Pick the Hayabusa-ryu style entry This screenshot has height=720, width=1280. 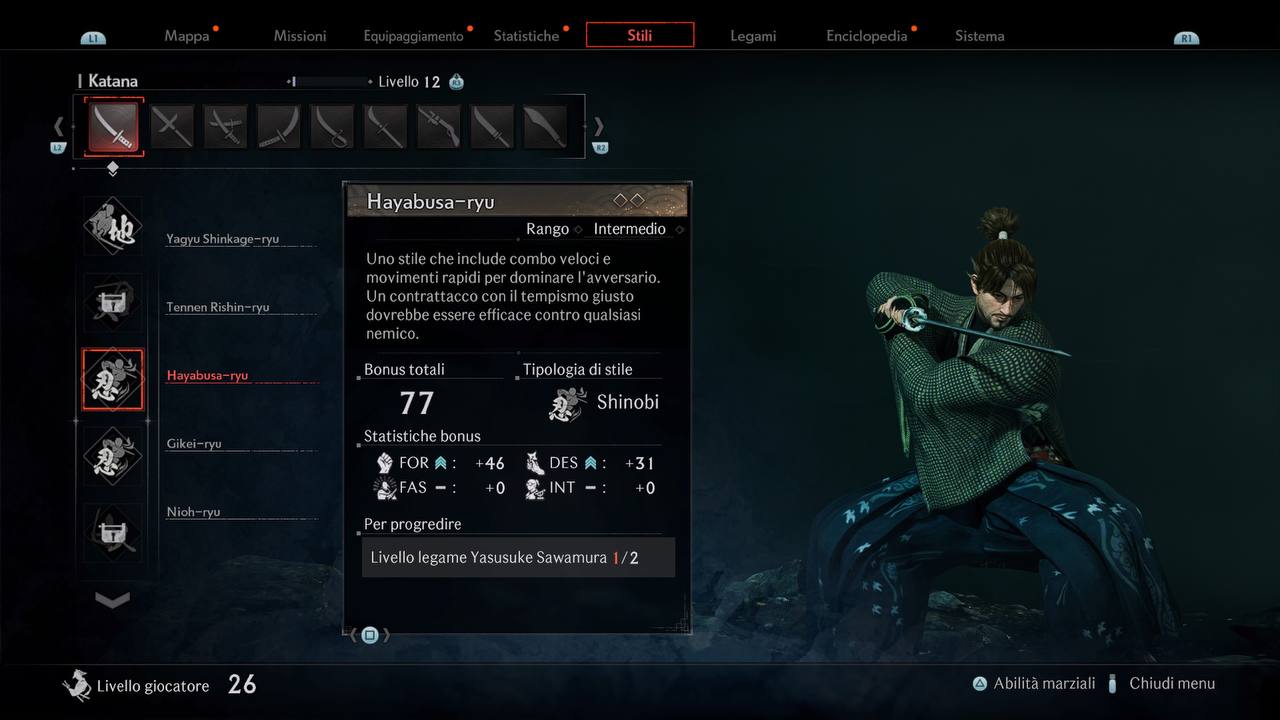tap(207, 376)
